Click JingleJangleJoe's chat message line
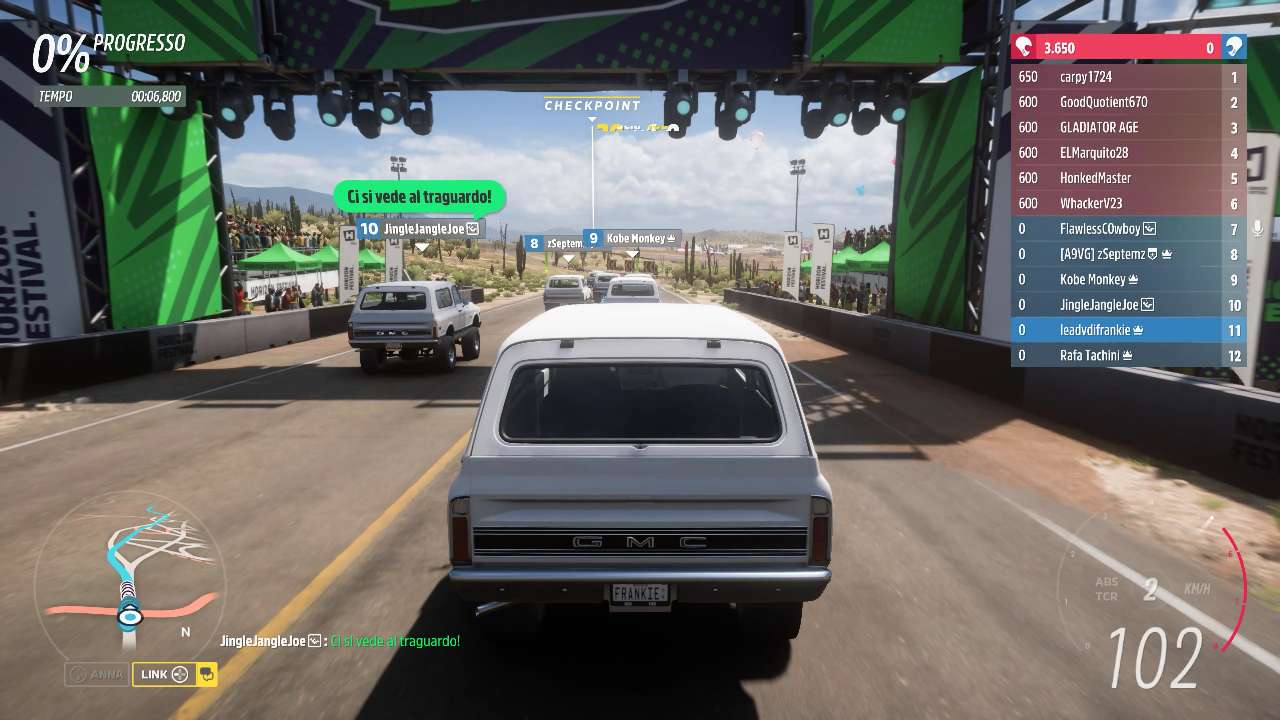The image size is (1280, 720). coord(340,641)
